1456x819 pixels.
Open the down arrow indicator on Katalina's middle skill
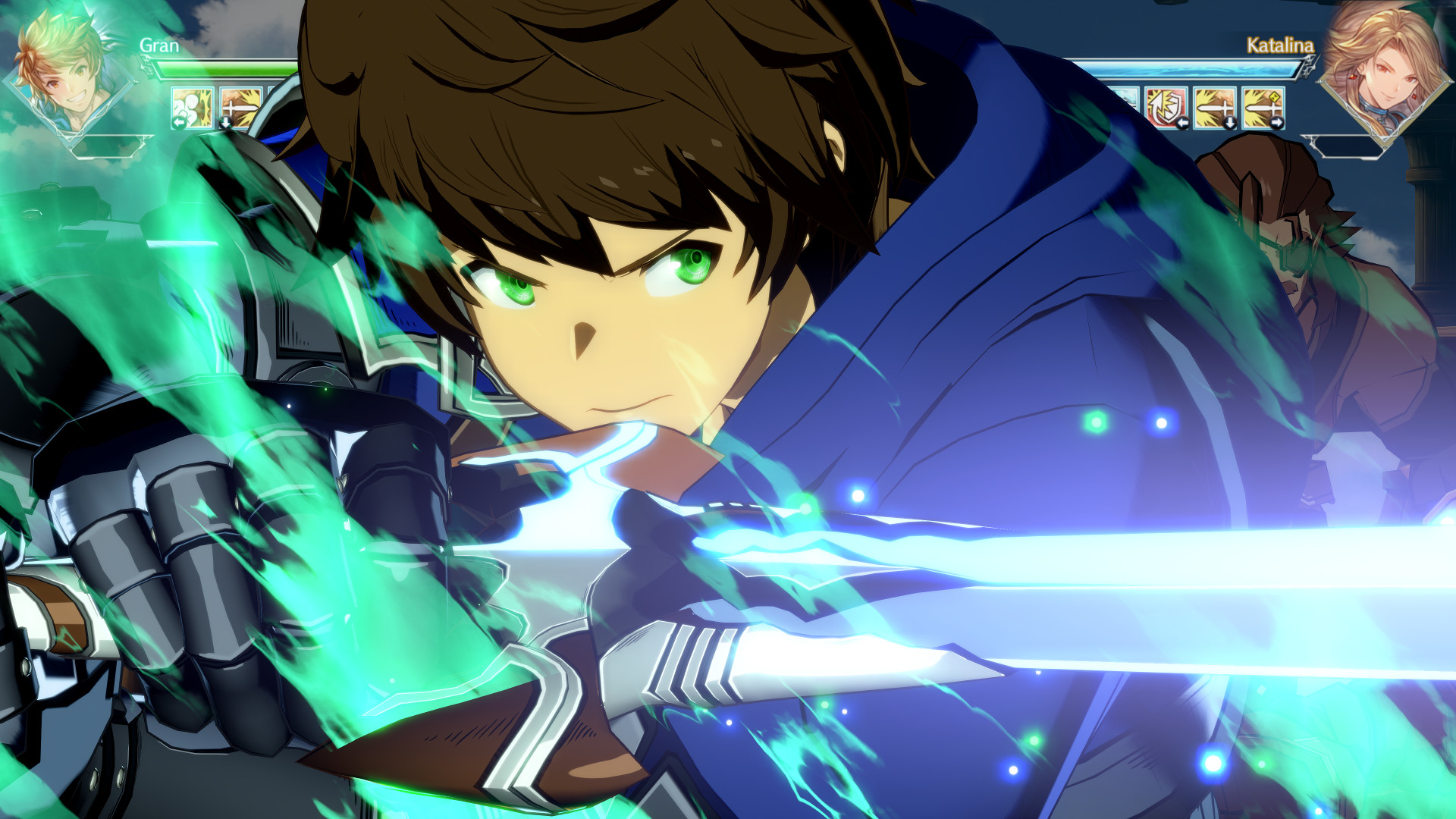pyautogui.click(x=1231, y=123)
